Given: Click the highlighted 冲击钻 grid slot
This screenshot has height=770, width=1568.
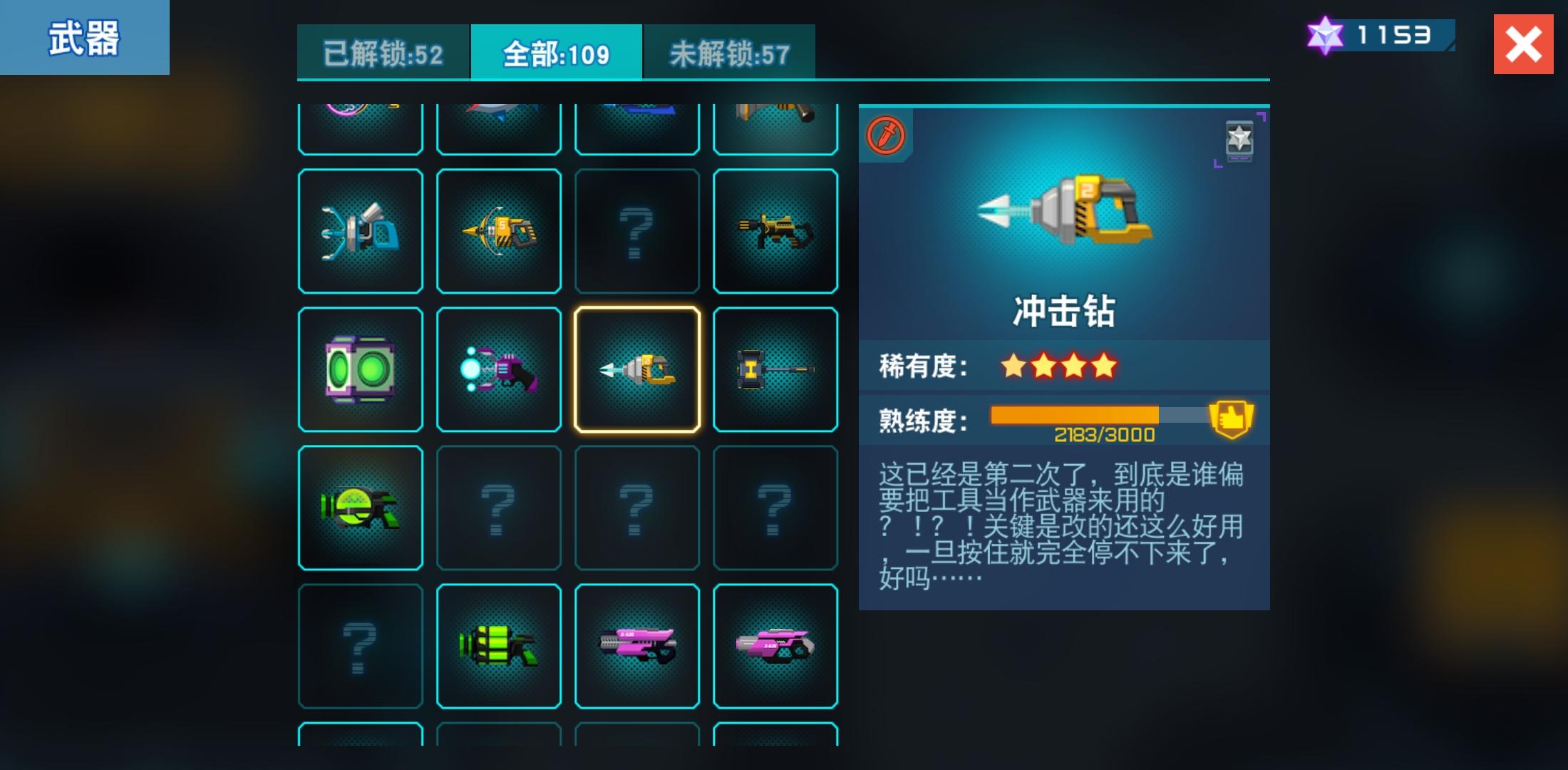Looking at the screenshot, I should 636,369.
